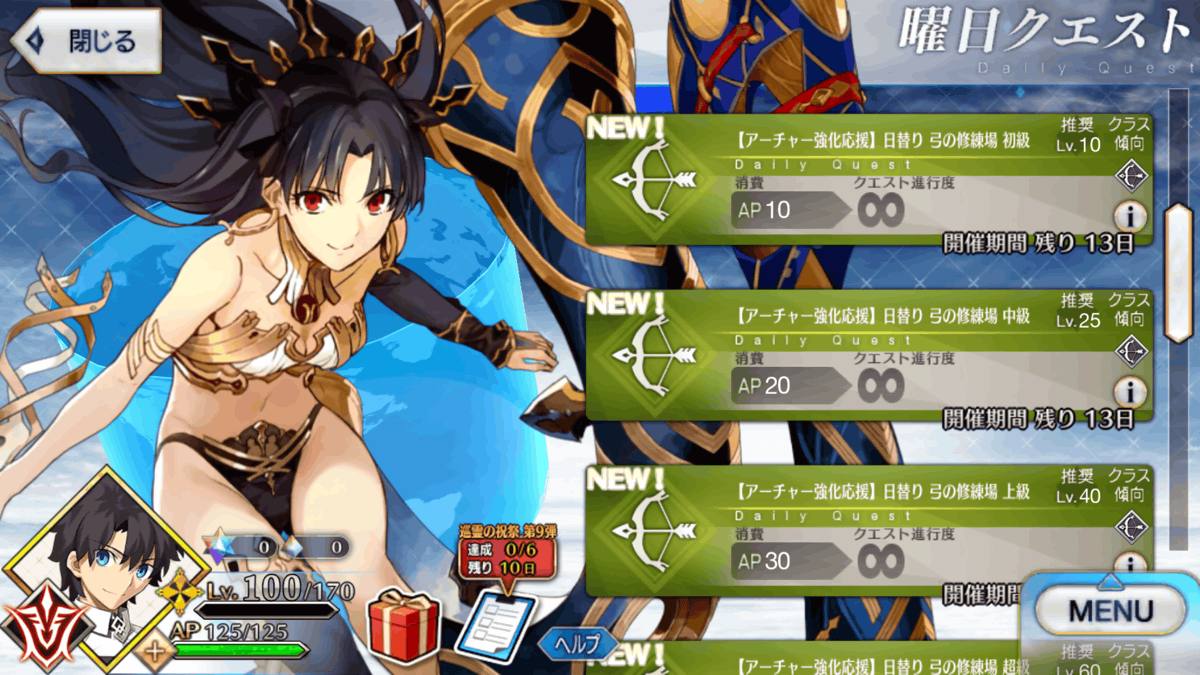Tap the plus button to restore AP

pos(156,653)
